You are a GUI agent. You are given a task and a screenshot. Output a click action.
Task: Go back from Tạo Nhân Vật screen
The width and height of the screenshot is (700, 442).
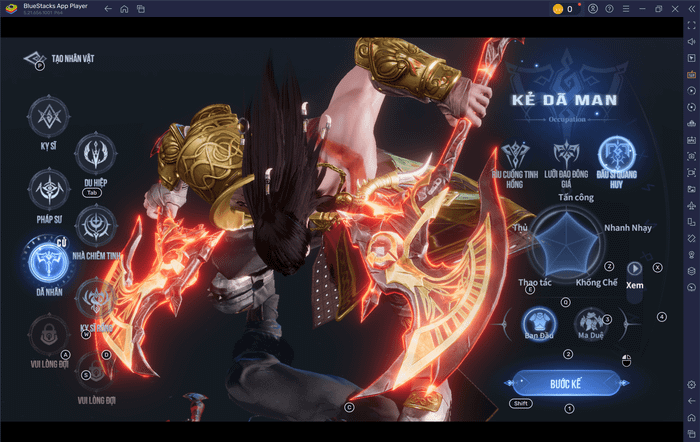coord(33,59)
